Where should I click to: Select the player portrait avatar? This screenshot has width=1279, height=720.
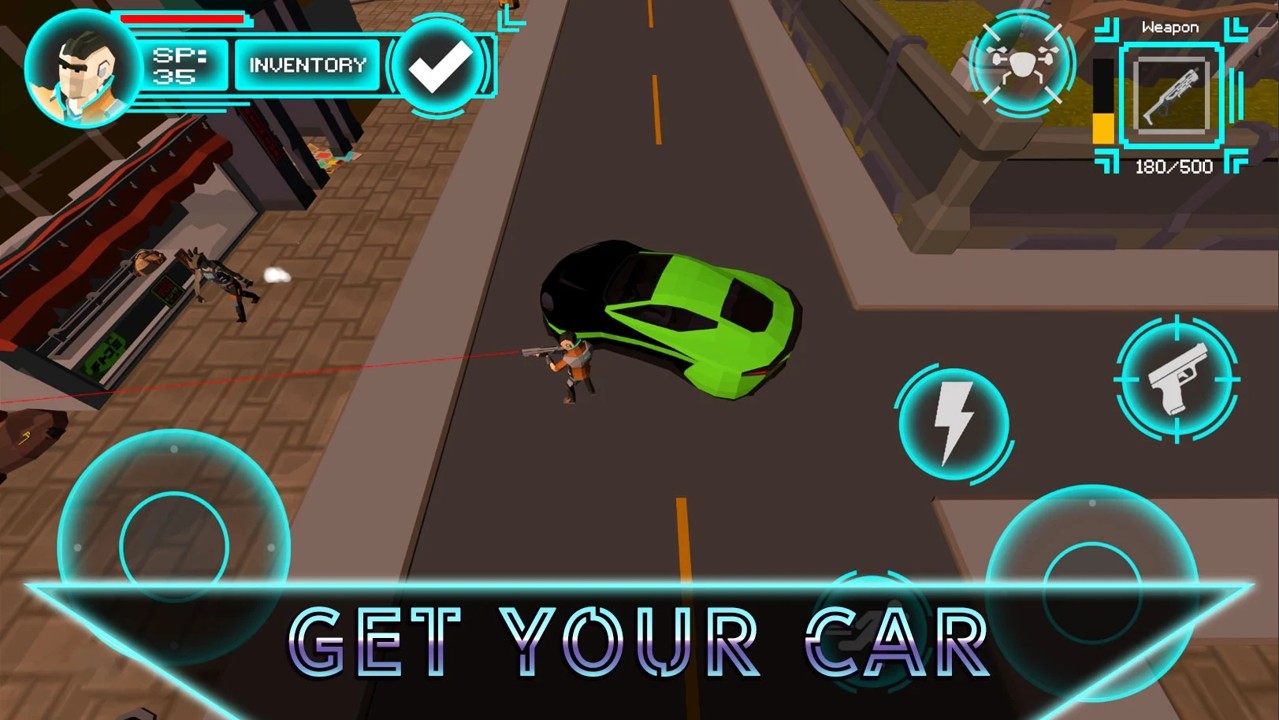click(82, 68)
